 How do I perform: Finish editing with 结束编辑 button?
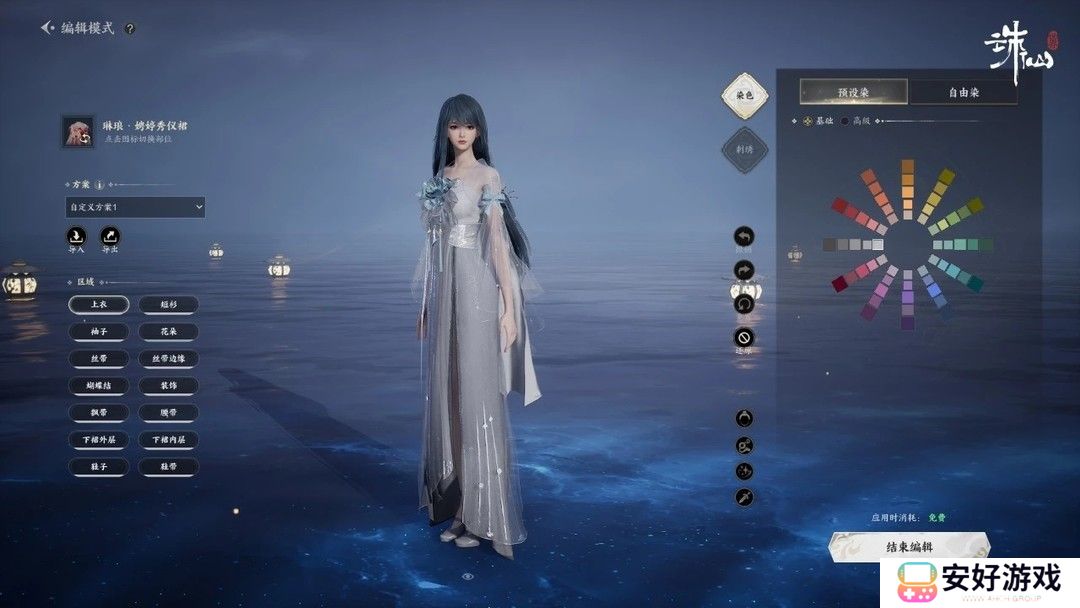(908, 546)
